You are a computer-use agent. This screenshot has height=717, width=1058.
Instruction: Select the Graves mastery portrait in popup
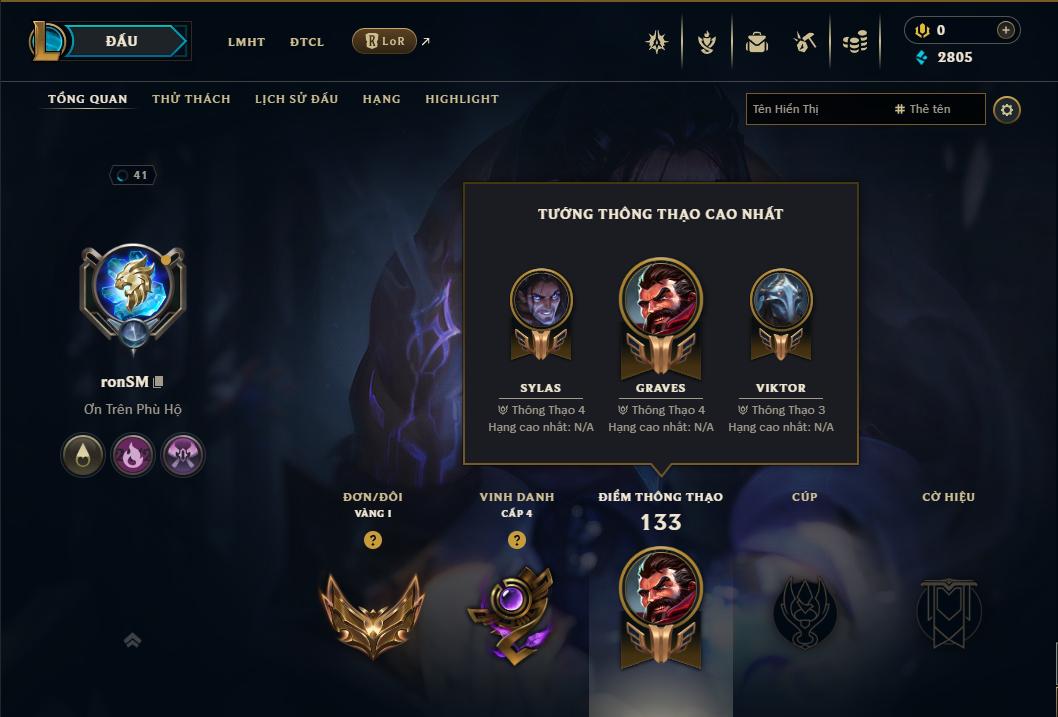click(661, 300)
